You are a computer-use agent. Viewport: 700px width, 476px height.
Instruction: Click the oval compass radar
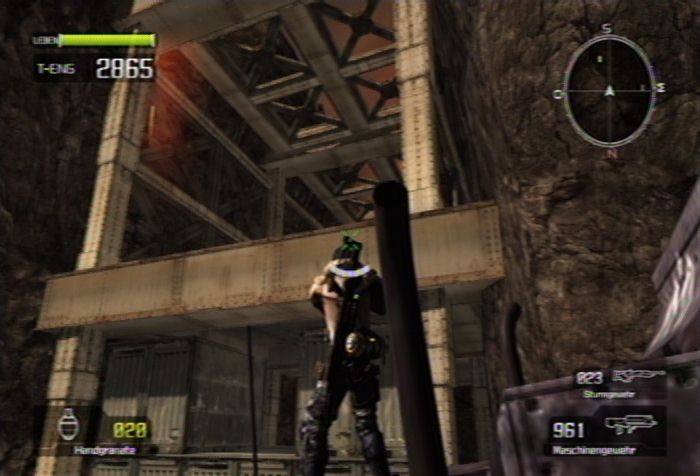click(608, 91)
